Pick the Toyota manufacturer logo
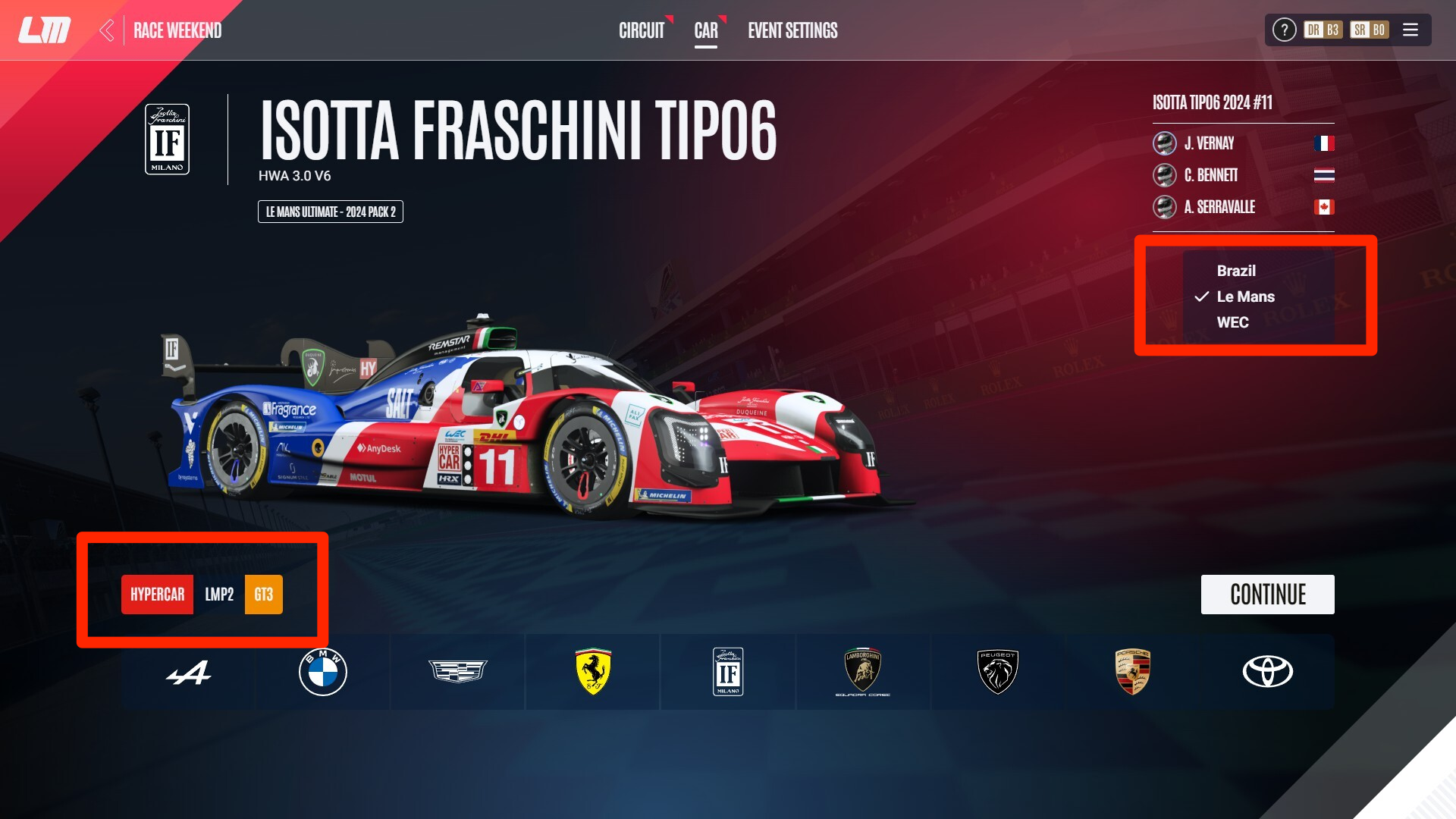The height and width of the screenshot is (819, 1456). [1268, 672]
